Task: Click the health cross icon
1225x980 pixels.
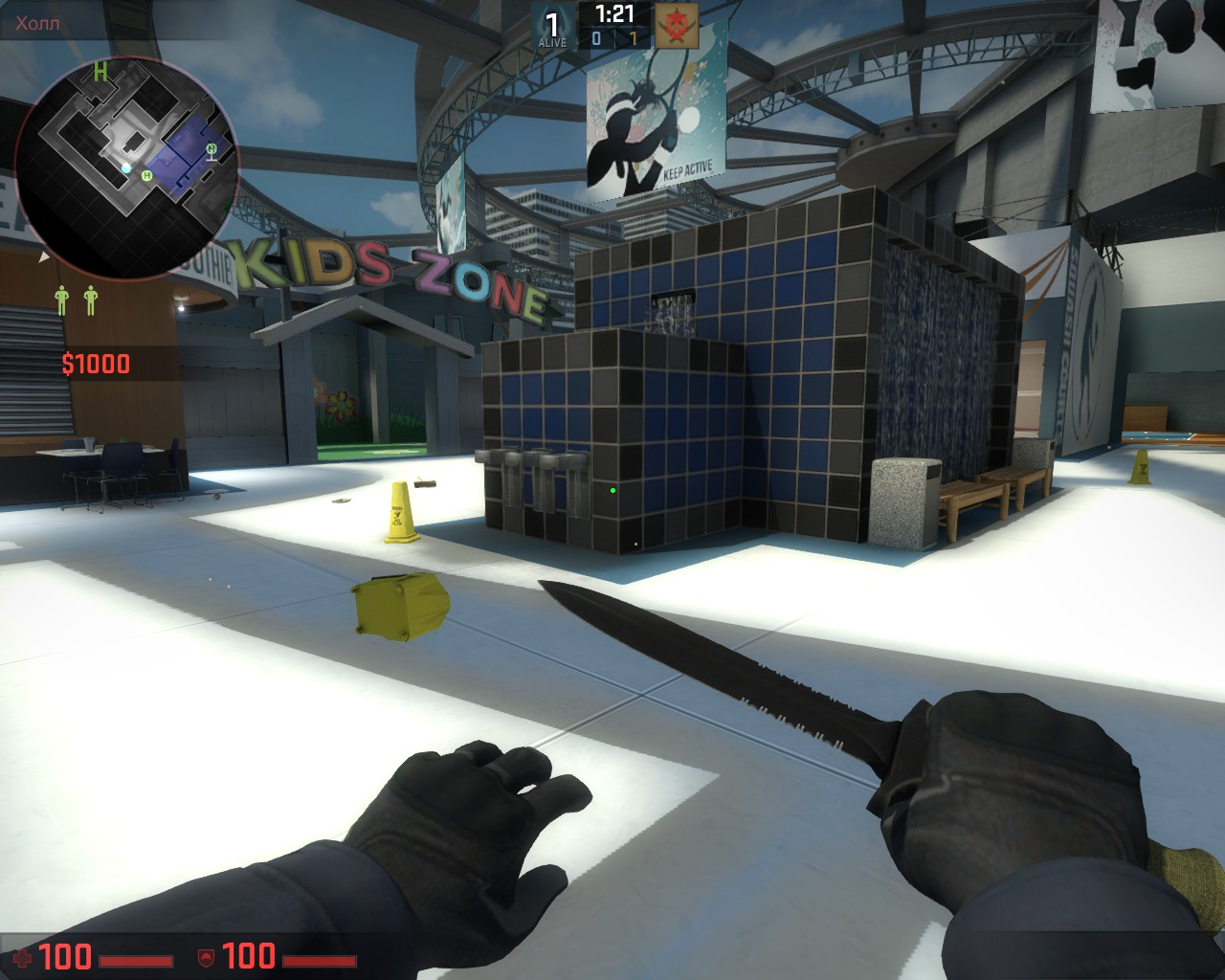Action: [x=21, y=957]
